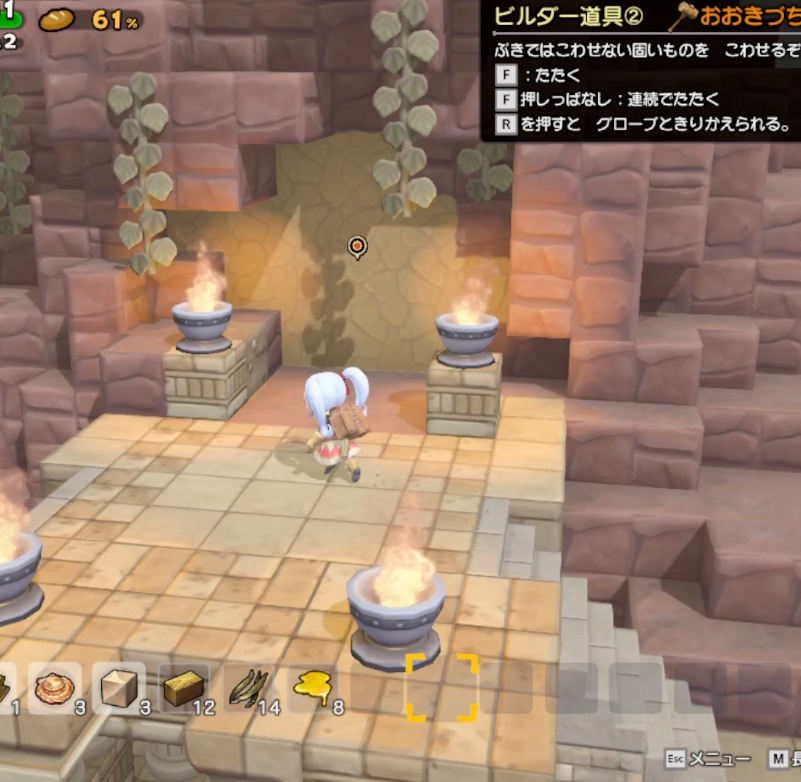The height and width of the screenshot is (782, 801).
Task: Choose the straw bale block with count 12
Action: click(x=183, y=687)
